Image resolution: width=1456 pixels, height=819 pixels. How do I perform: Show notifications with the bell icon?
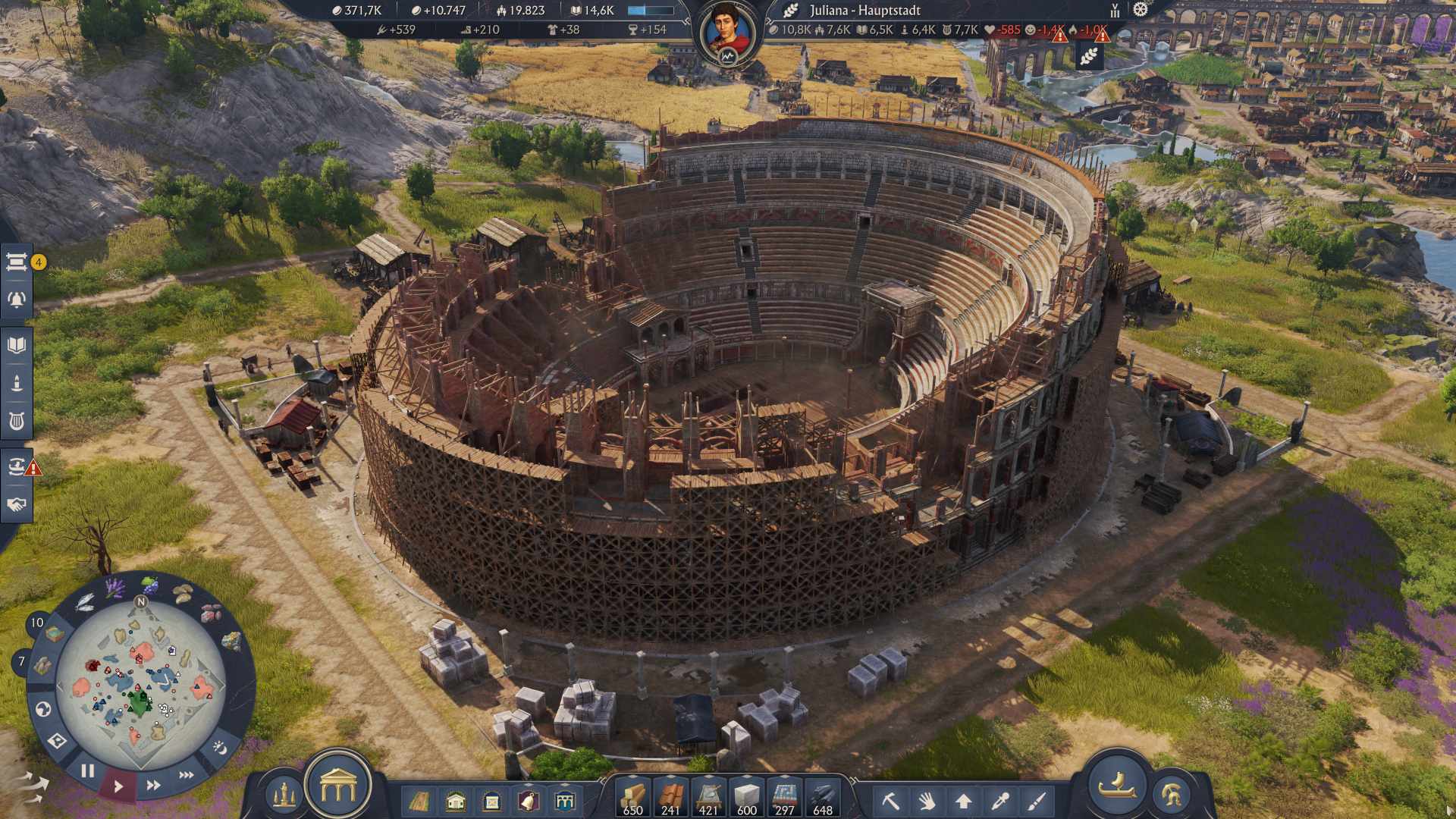pyautogui.click(x=17, y=300)
